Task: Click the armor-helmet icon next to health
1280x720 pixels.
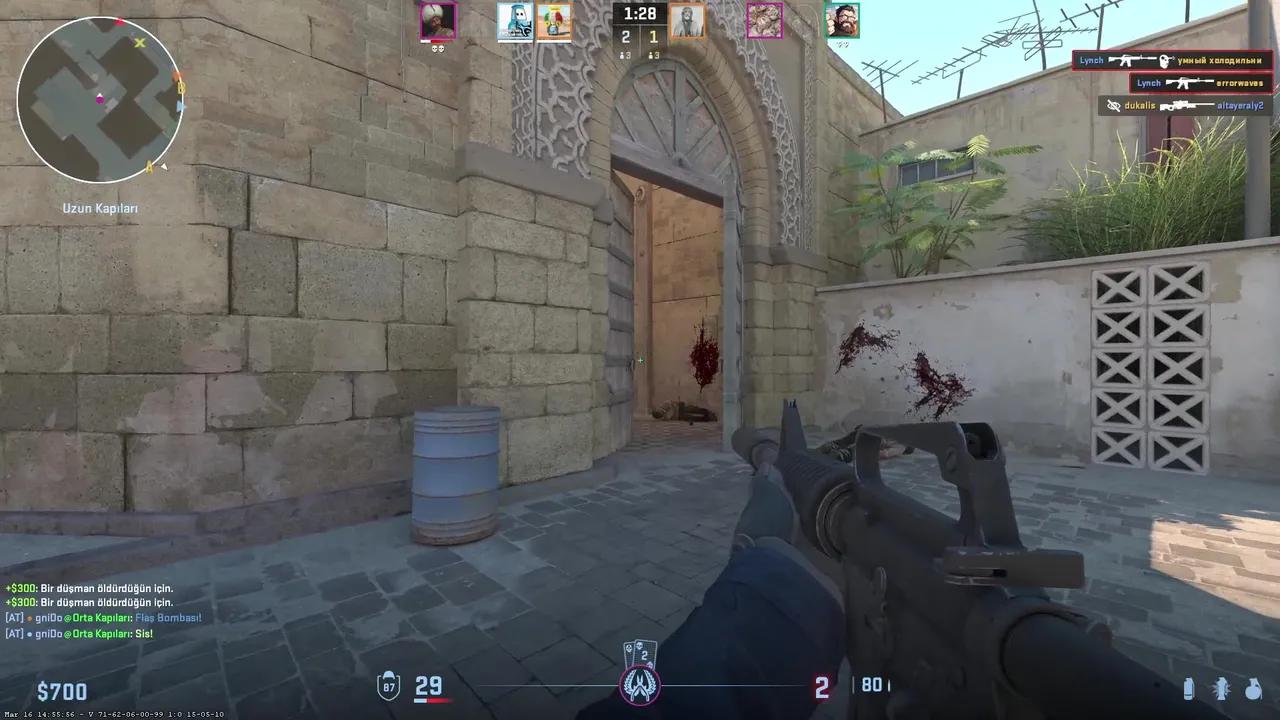Action: (x=388, y=688)
